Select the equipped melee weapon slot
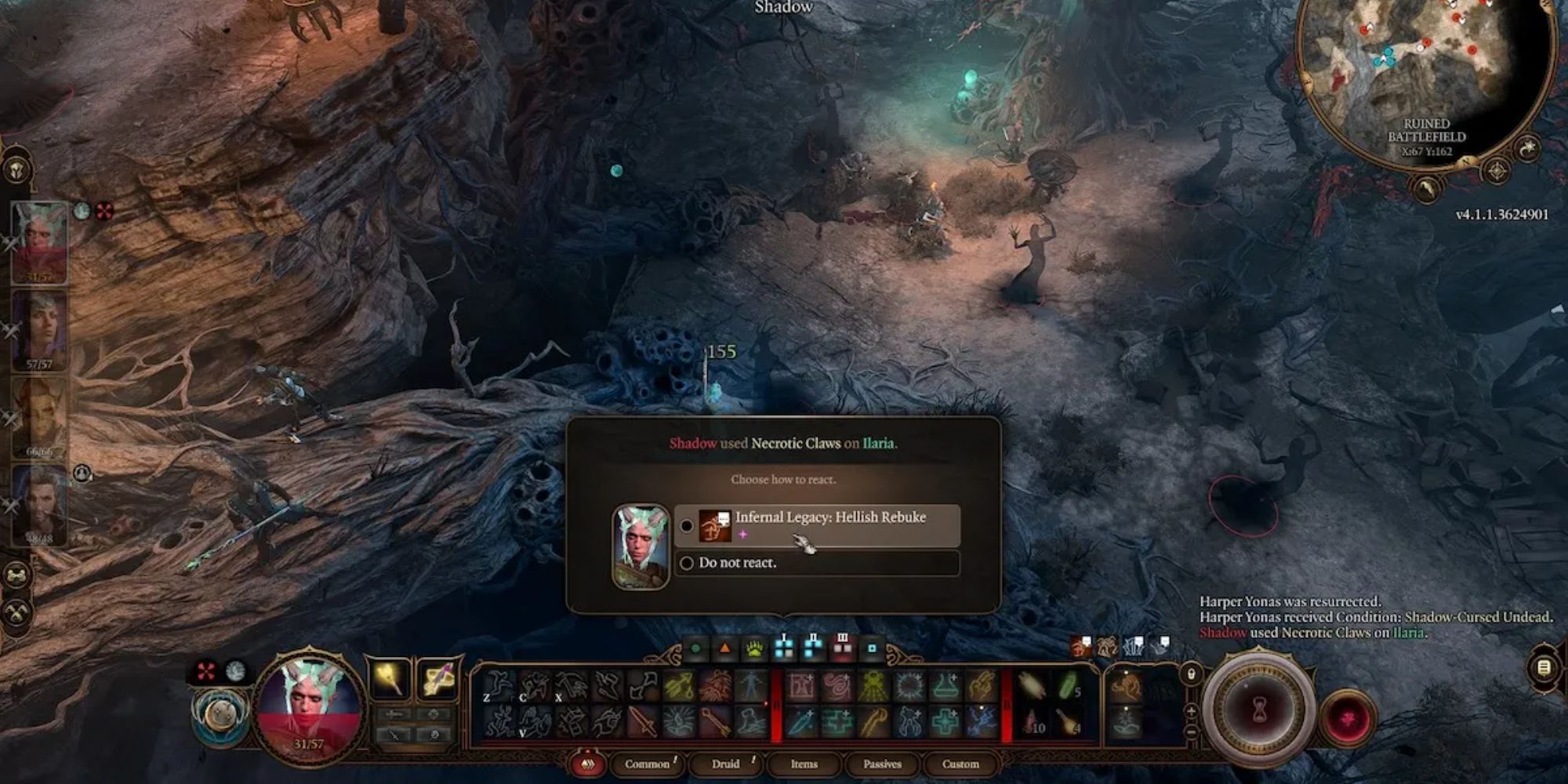 (x=388, y=679)
